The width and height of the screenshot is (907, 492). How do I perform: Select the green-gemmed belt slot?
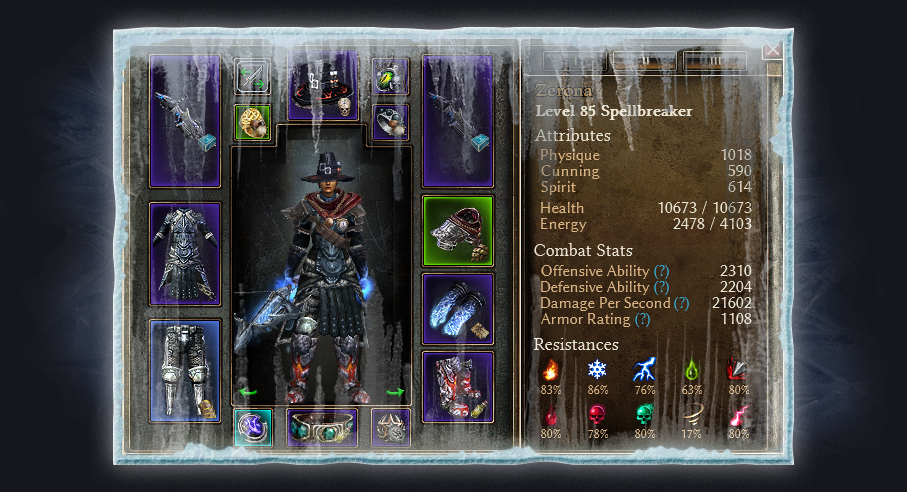(322, 427)
